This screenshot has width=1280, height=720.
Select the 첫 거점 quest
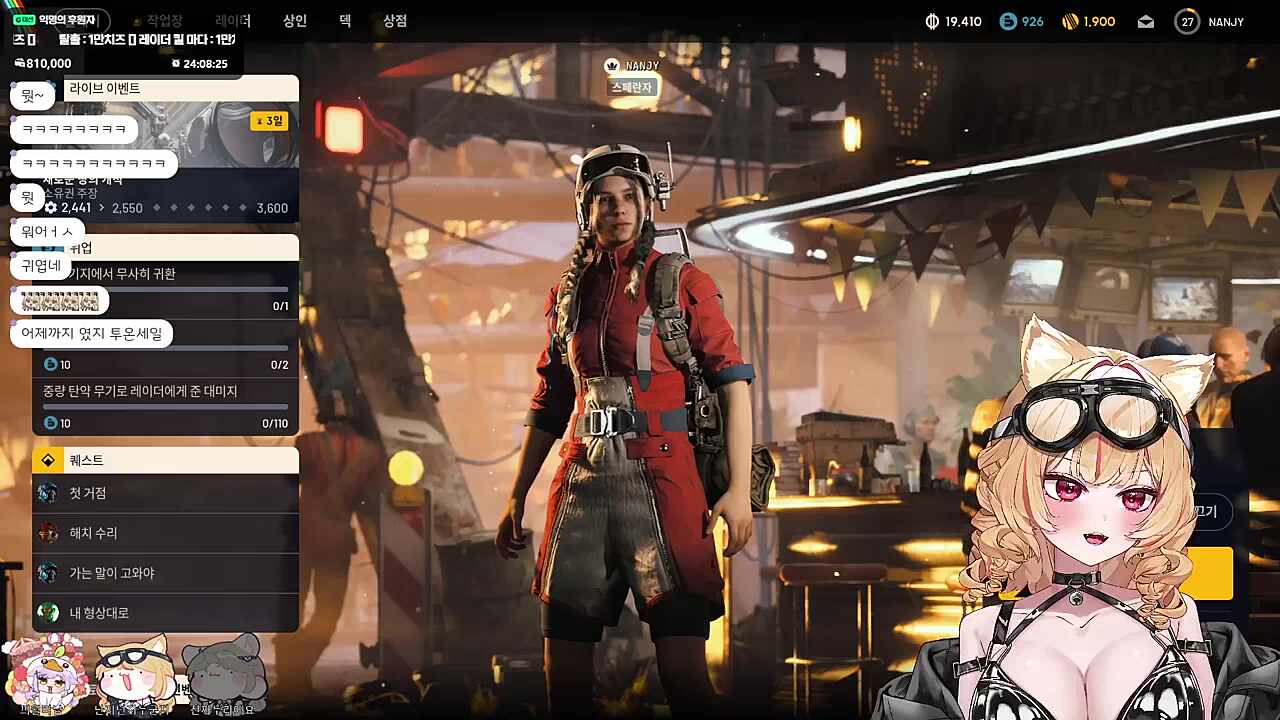coord(166,493)
